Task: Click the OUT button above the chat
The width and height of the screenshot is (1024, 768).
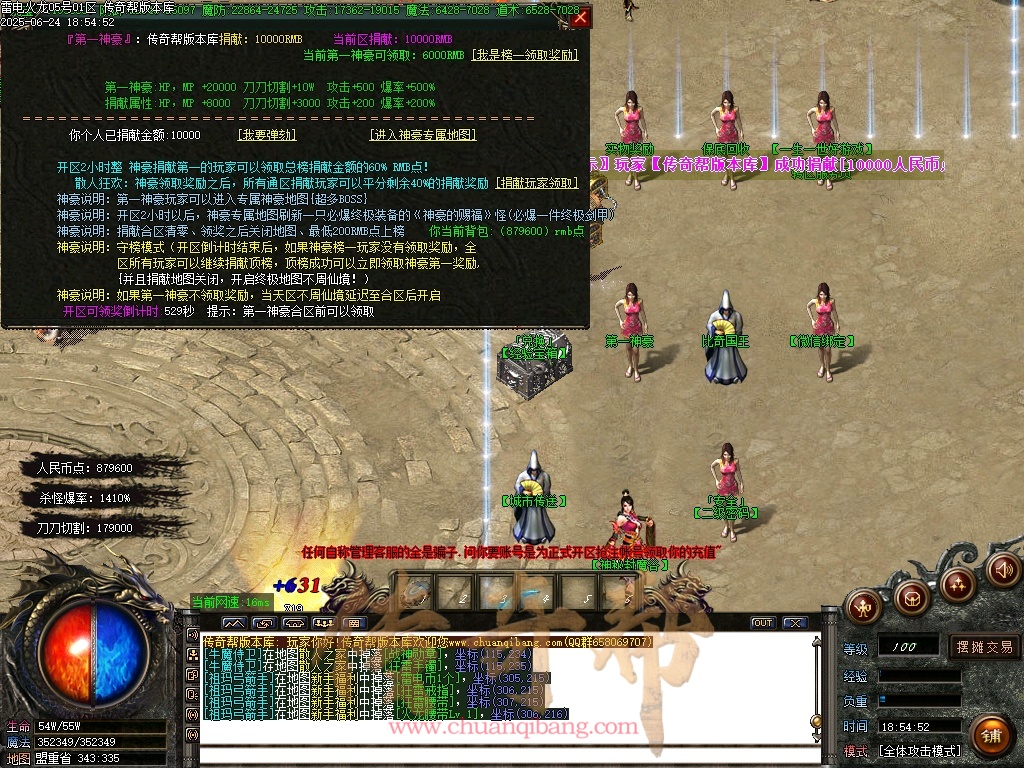Action: tap(763, 623)
